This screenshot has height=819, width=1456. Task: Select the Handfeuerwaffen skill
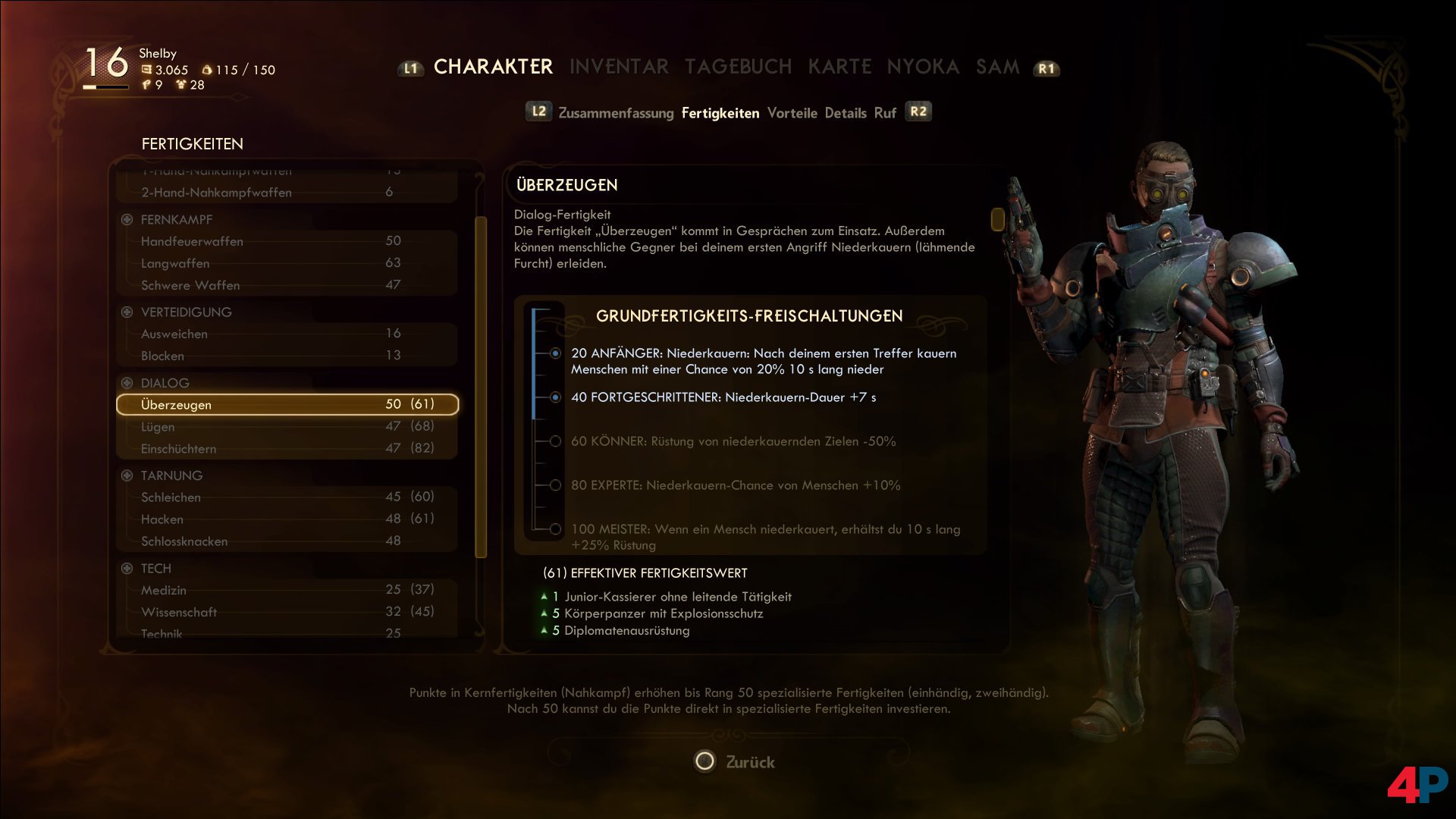tap(287, 241)
